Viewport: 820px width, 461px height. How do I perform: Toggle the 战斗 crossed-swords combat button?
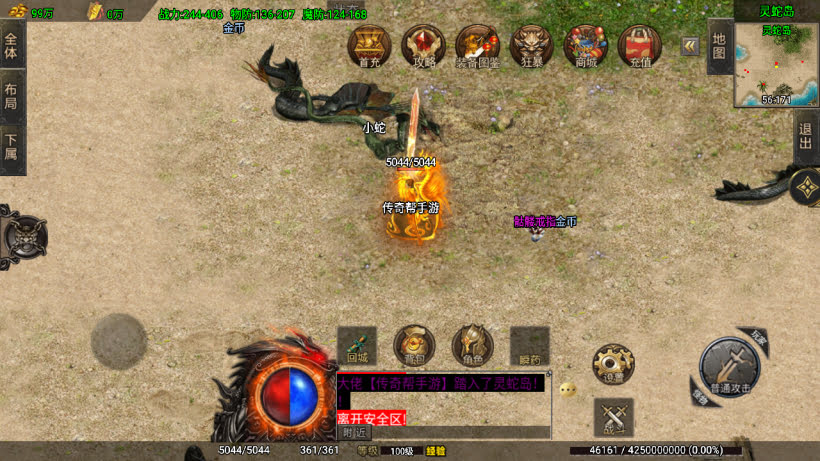click(x=613, y=417)
